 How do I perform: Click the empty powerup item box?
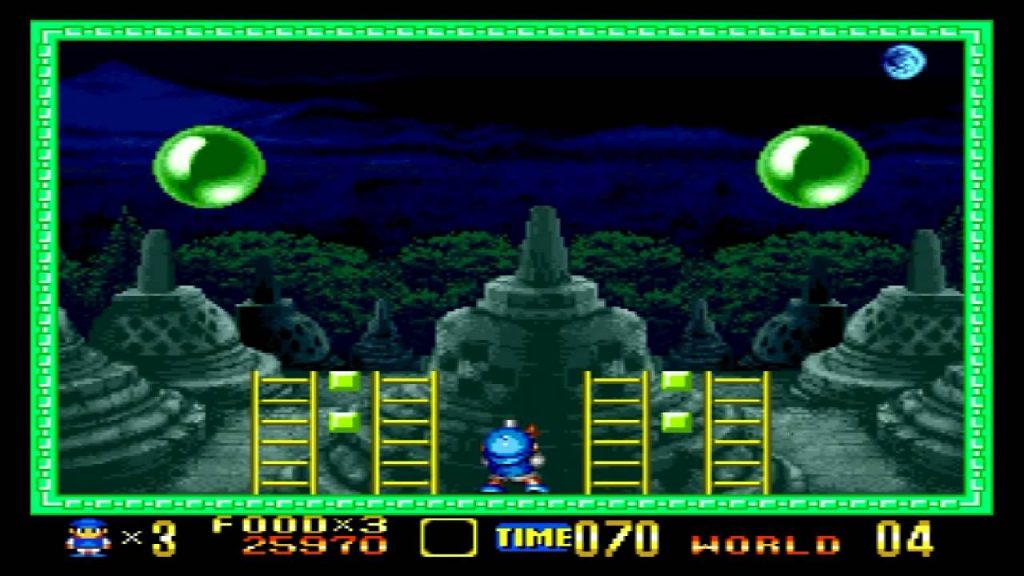pyautogui.click(x=447, y=538)
